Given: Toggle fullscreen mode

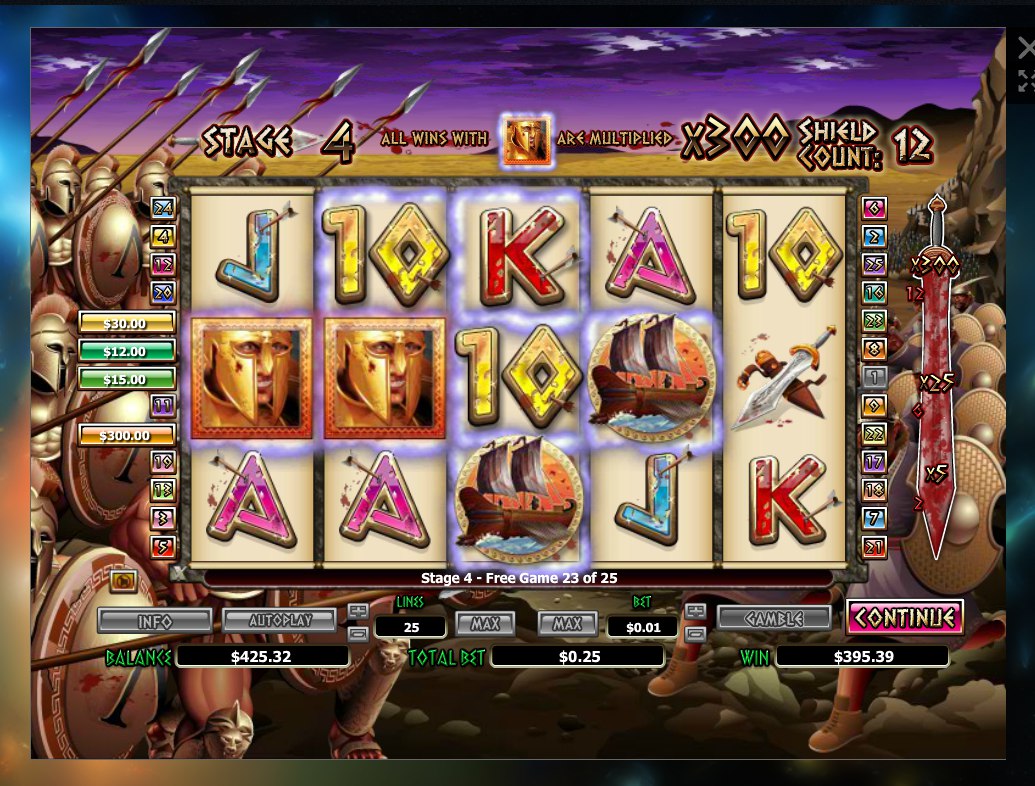Looking at the screenshot, I should (x=1026, y=81).
